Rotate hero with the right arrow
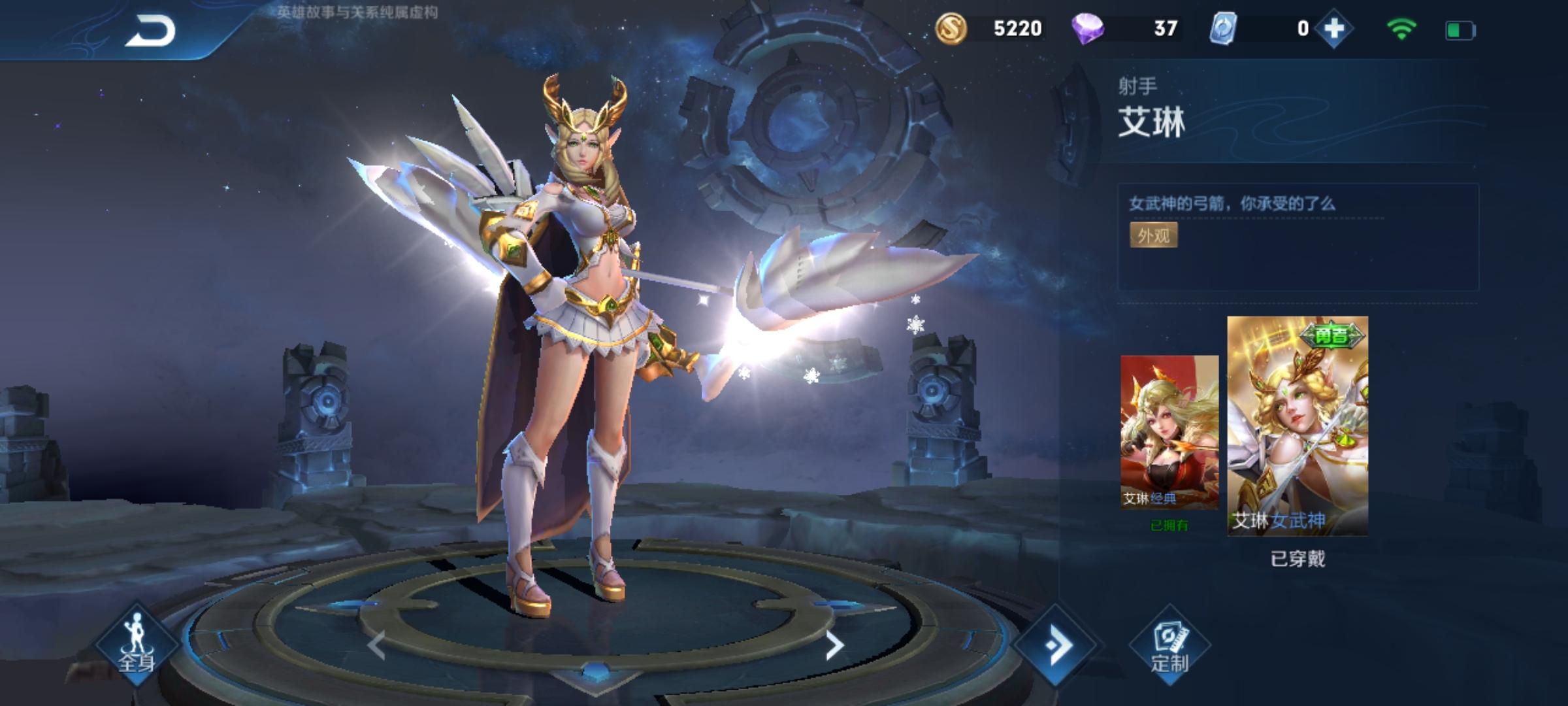The width and height of the screenshot is (1568, 706). [834, 646]
